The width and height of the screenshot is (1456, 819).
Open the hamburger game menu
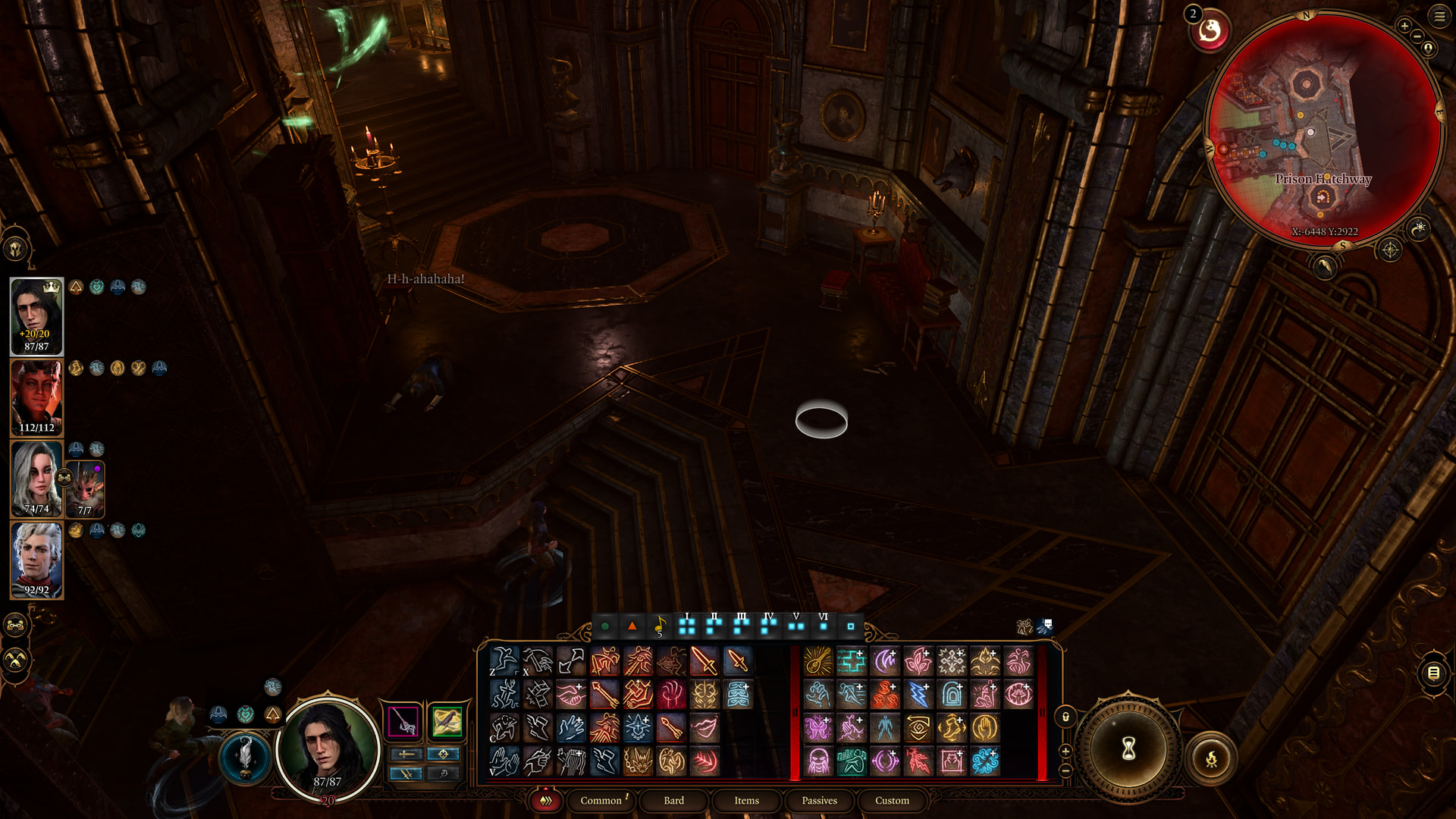click(1439, 16)
